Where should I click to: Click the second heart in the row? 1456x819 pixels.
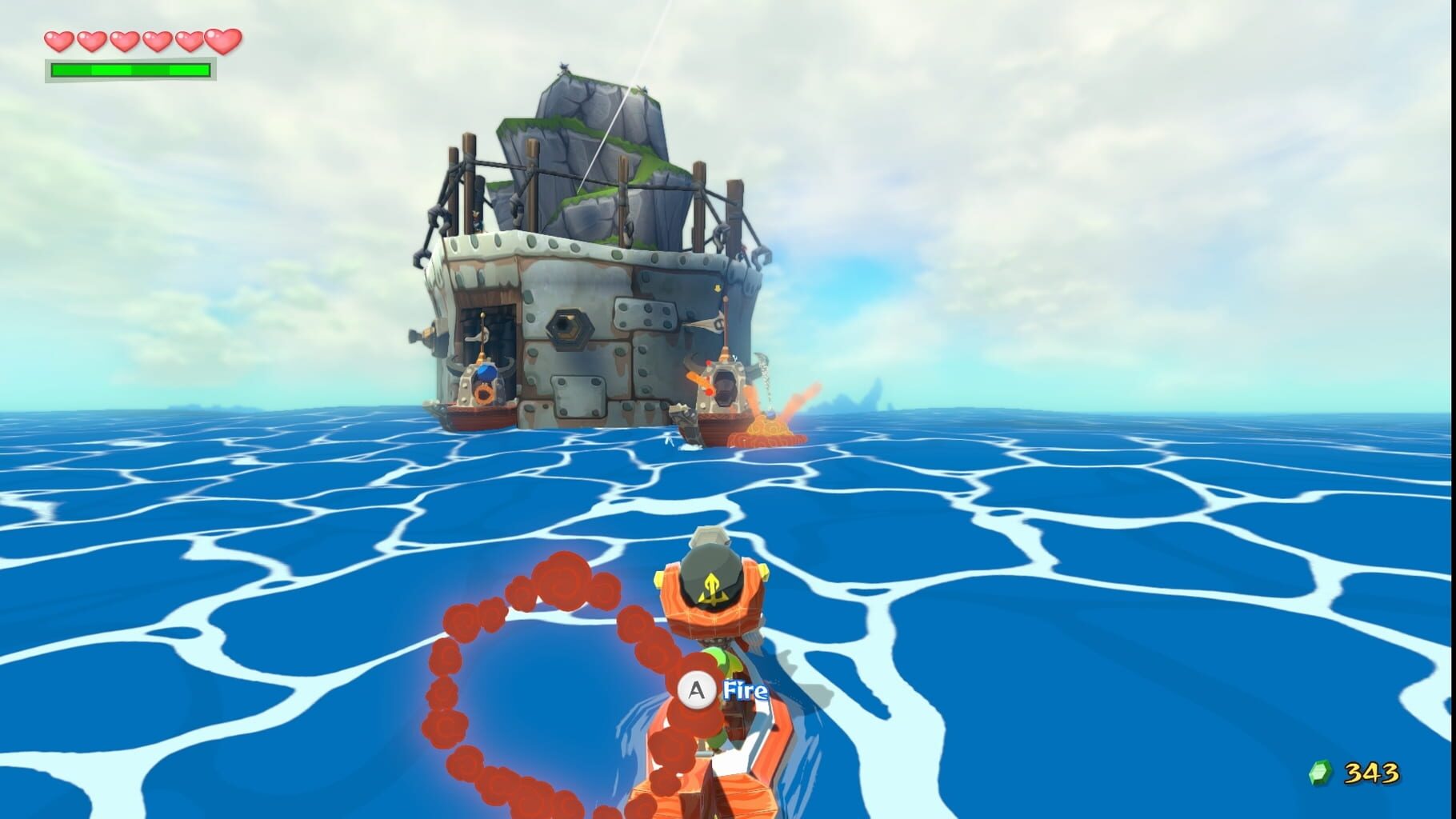[x=92, y=42]
